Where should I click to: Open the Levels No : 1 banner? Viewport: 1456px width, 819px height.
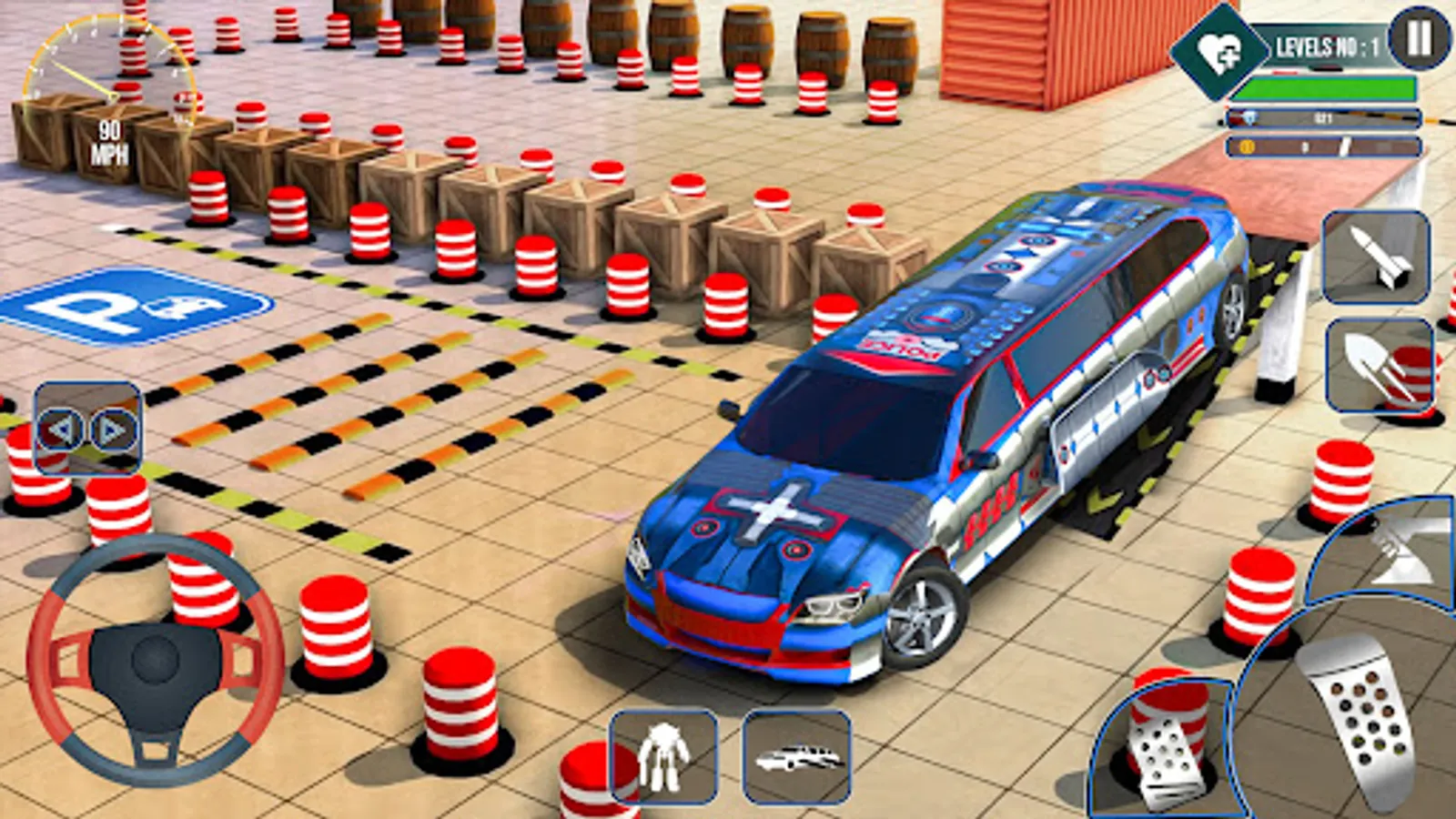(1329, 45)
